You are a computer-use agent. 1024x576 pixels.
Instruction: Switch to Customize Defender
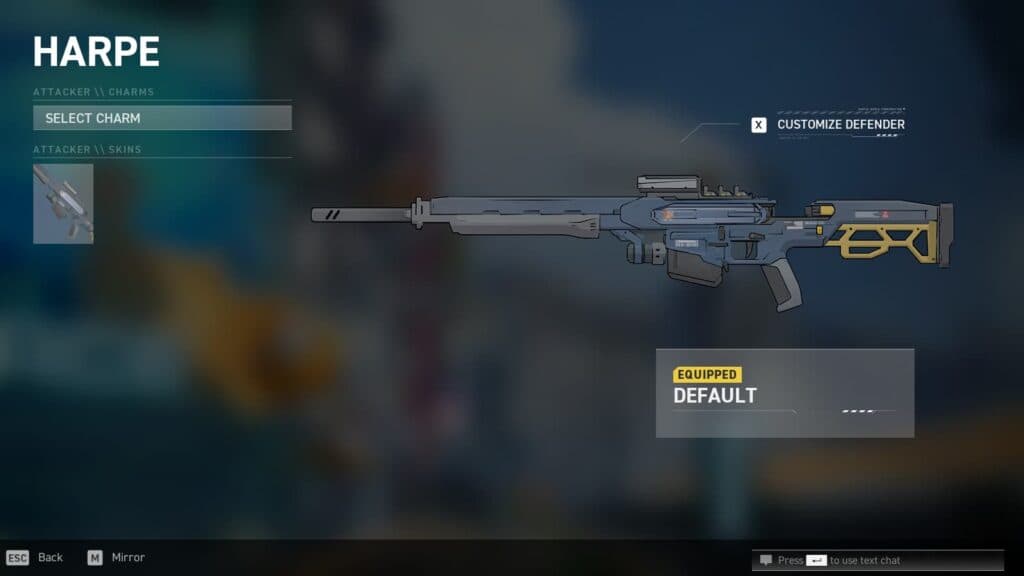(830, 125)
